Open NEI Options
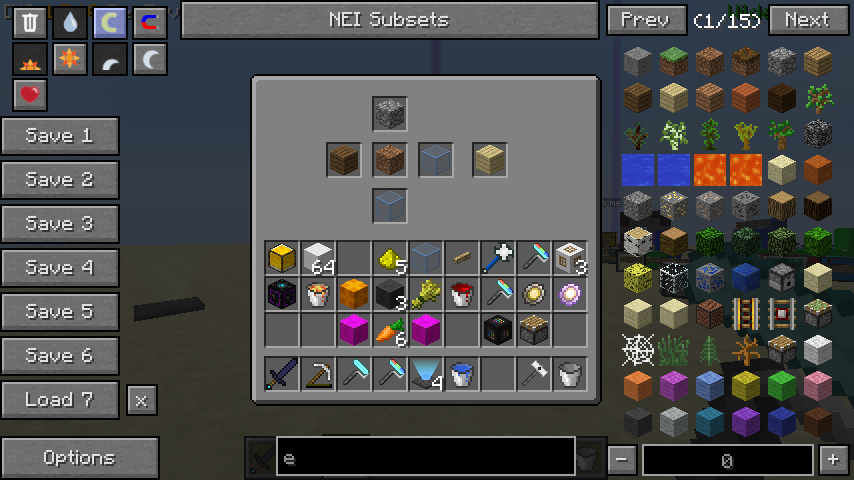This screenshot has height=480, width=854. click(x=79, y=458)
